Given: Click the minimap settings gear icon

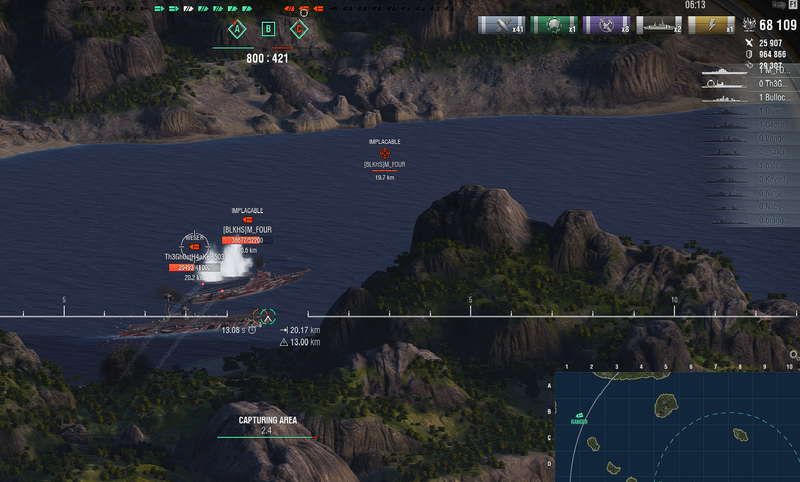Looking at the screenshot, I should tap(793, 354).
